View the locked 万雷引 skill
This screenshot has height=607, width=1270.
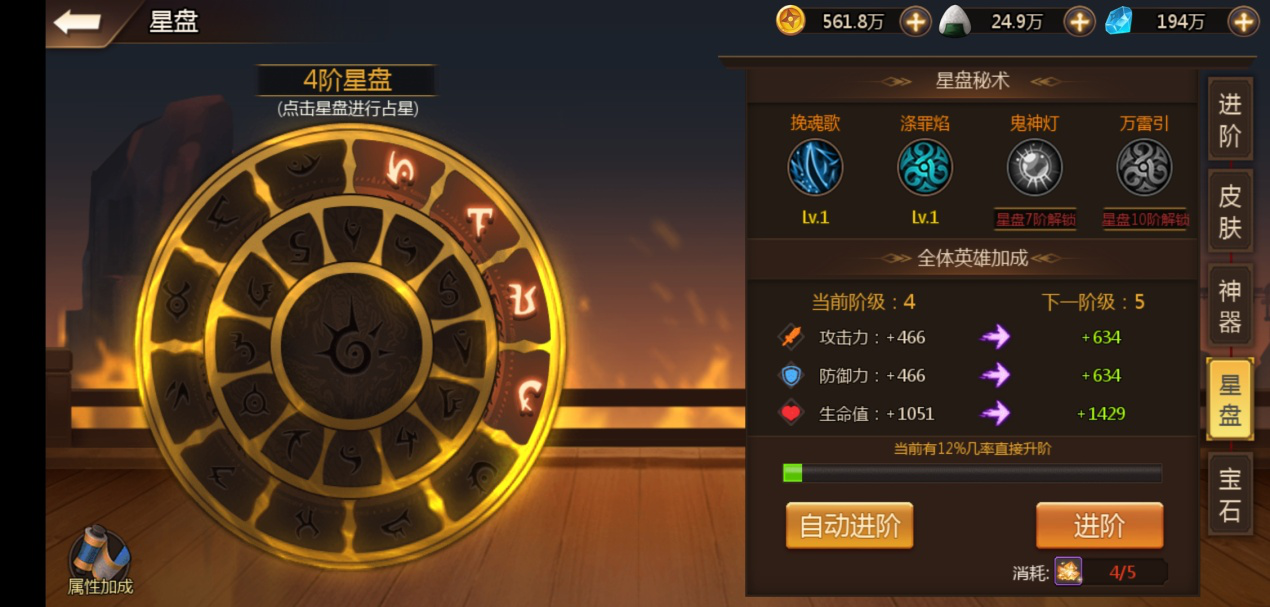click(1144, 167)
